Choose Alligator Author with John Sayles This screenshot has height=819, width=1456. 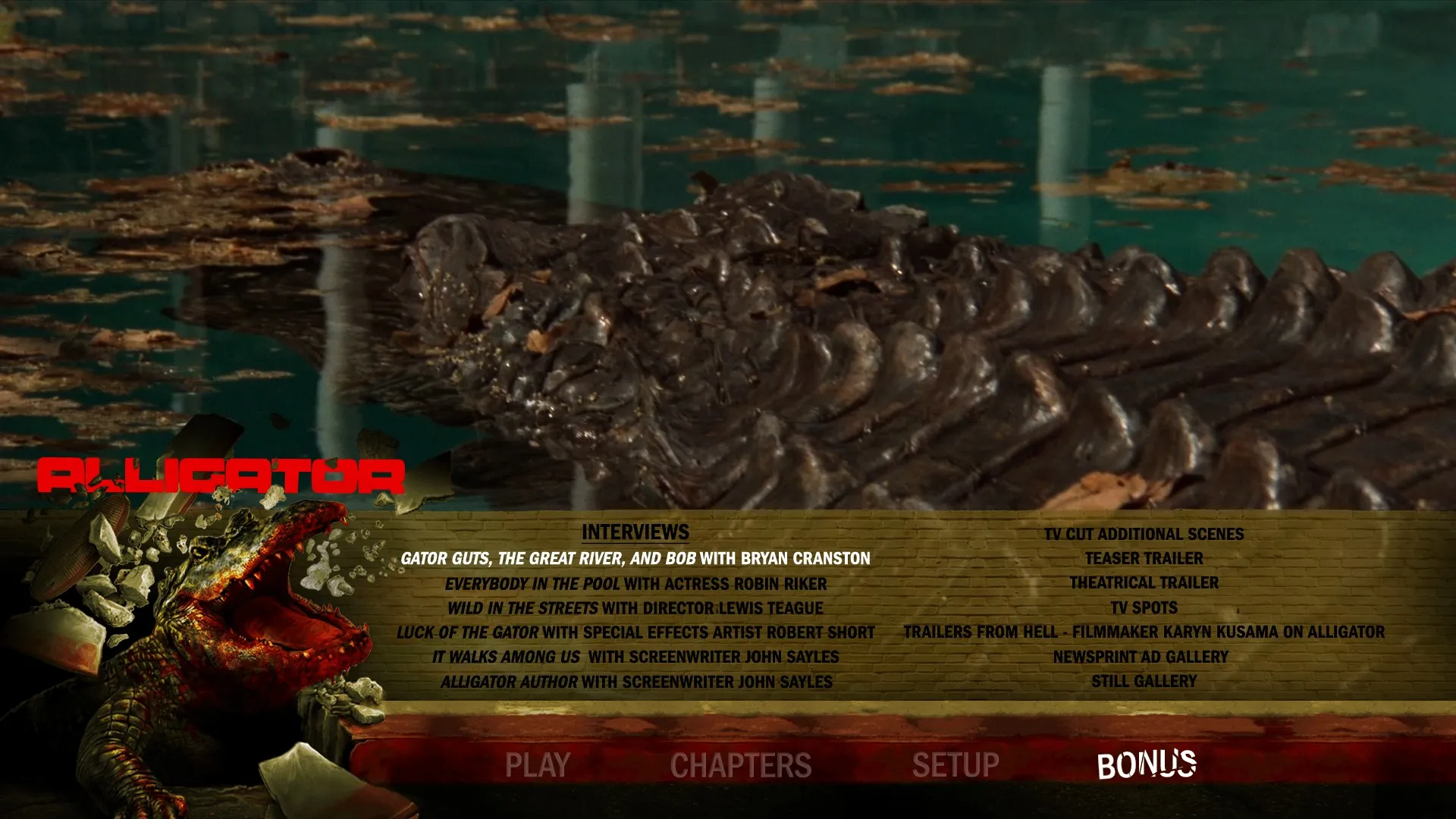tap(635, 682)
